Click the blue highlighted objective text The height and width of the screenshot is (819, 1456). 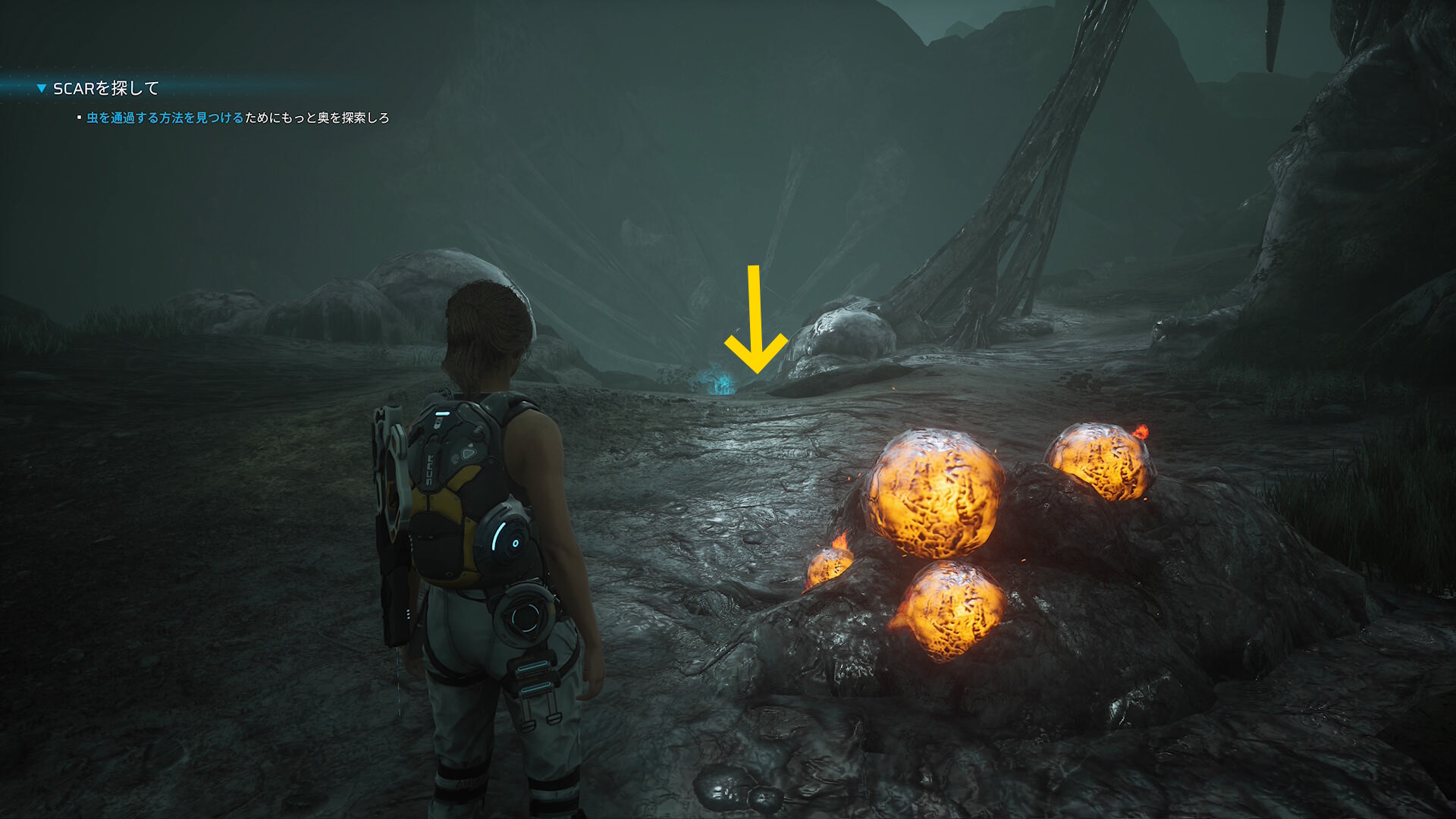tap(165, 118)
